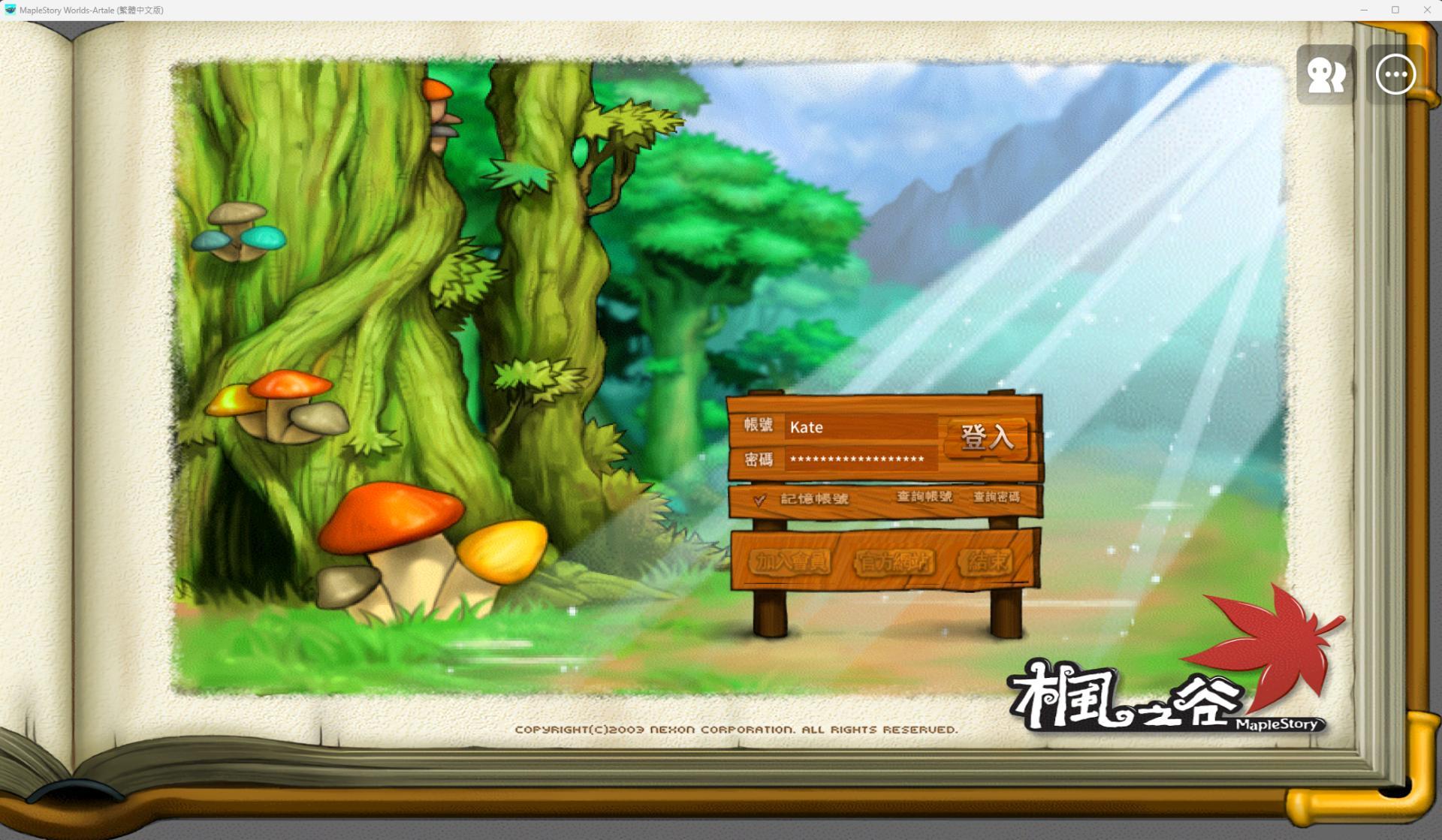Open the ellipsis more-options icon
Image resolution: width=1442 pixels, height=840 pixels.
[1395, 75]
